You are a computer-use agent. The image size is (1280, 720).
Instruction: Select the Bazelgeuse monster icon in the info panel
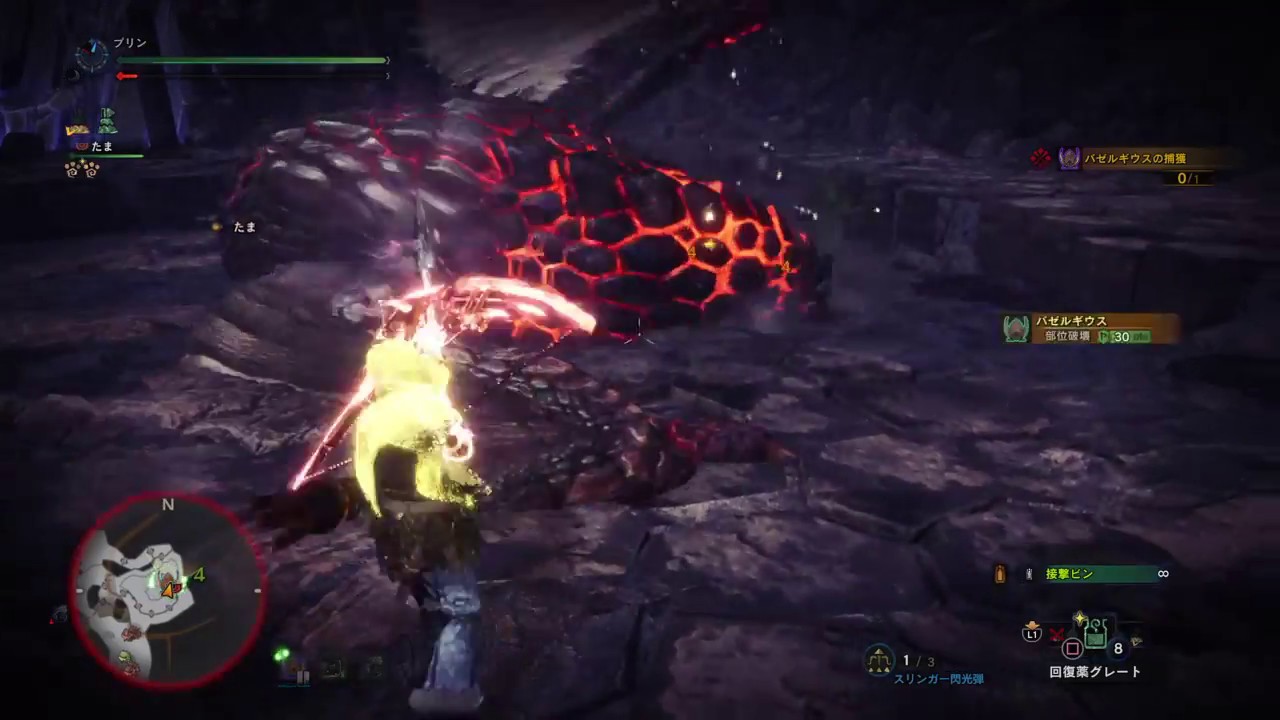click(x=1016, y=328)
